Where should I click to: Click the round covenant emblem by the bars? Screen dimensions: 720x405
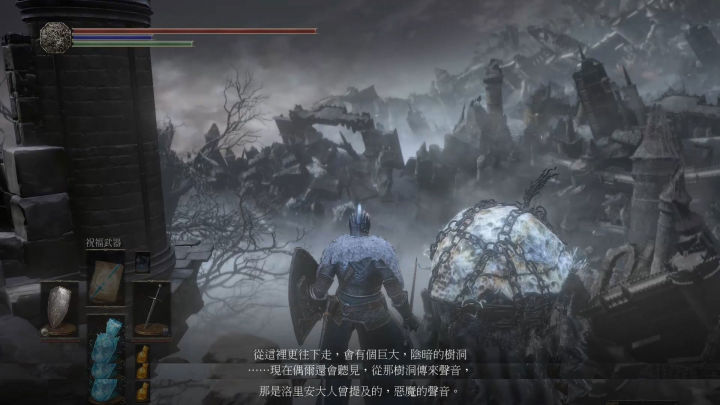click(54, 37)
